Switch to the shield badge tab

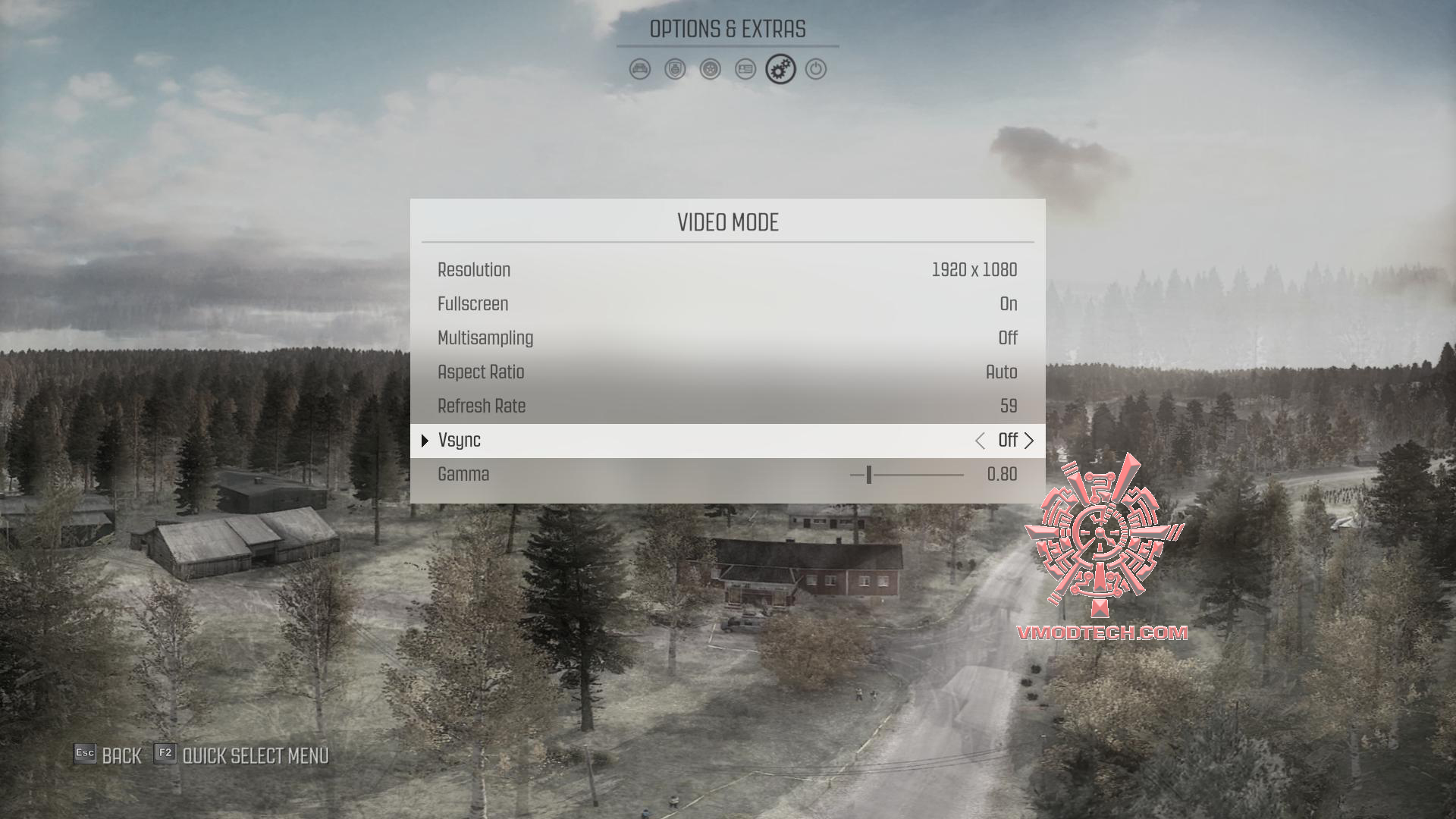675,70
